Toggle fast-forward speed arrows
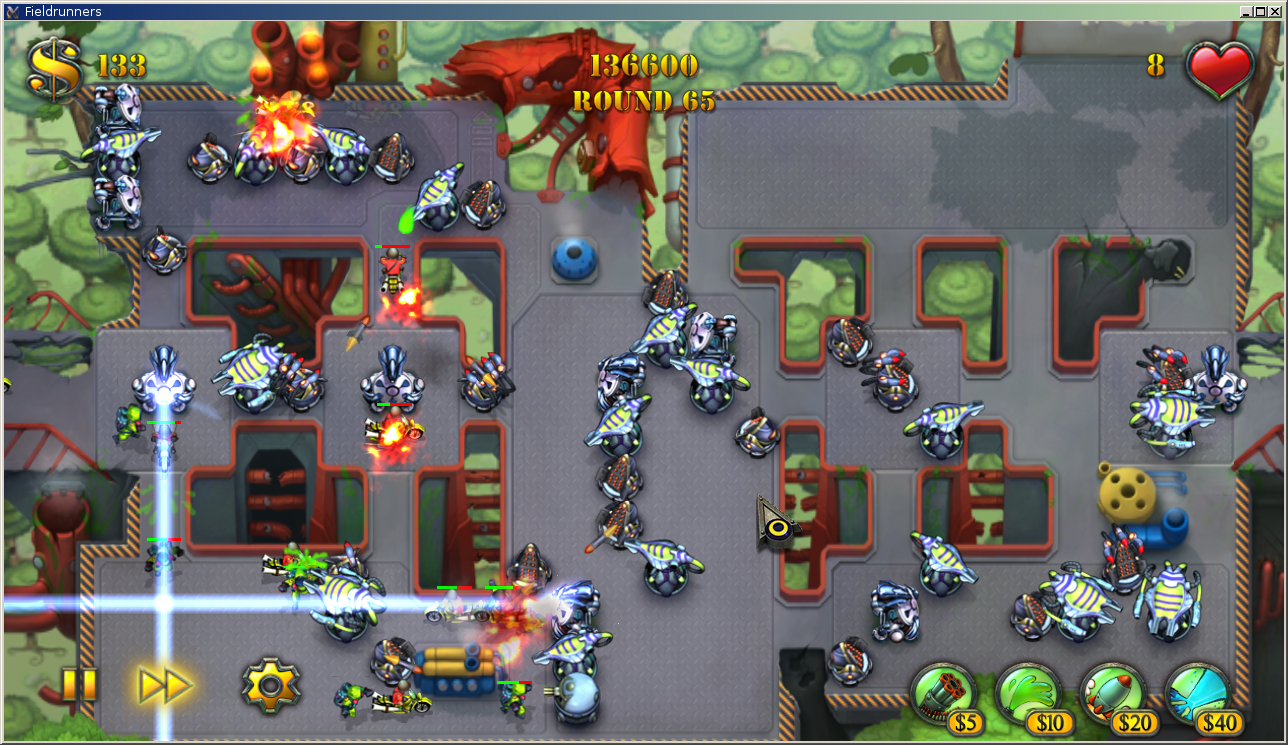1288x745 pixels. pyautogui.click(x=164, y=685)
